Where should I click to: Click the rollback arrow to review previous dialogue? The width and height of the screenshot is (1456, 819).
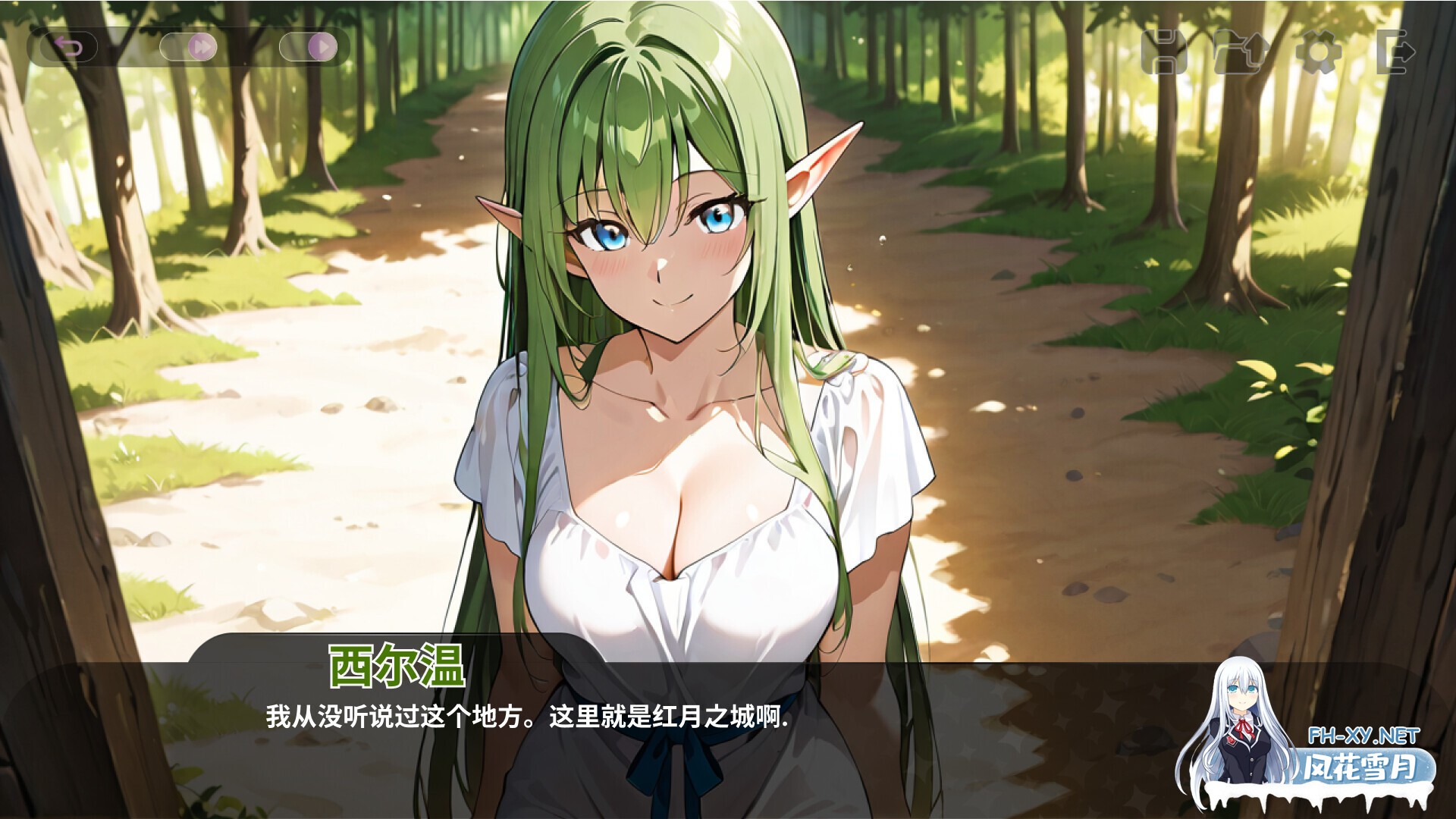pyautogui.click(x=71, y=47)
